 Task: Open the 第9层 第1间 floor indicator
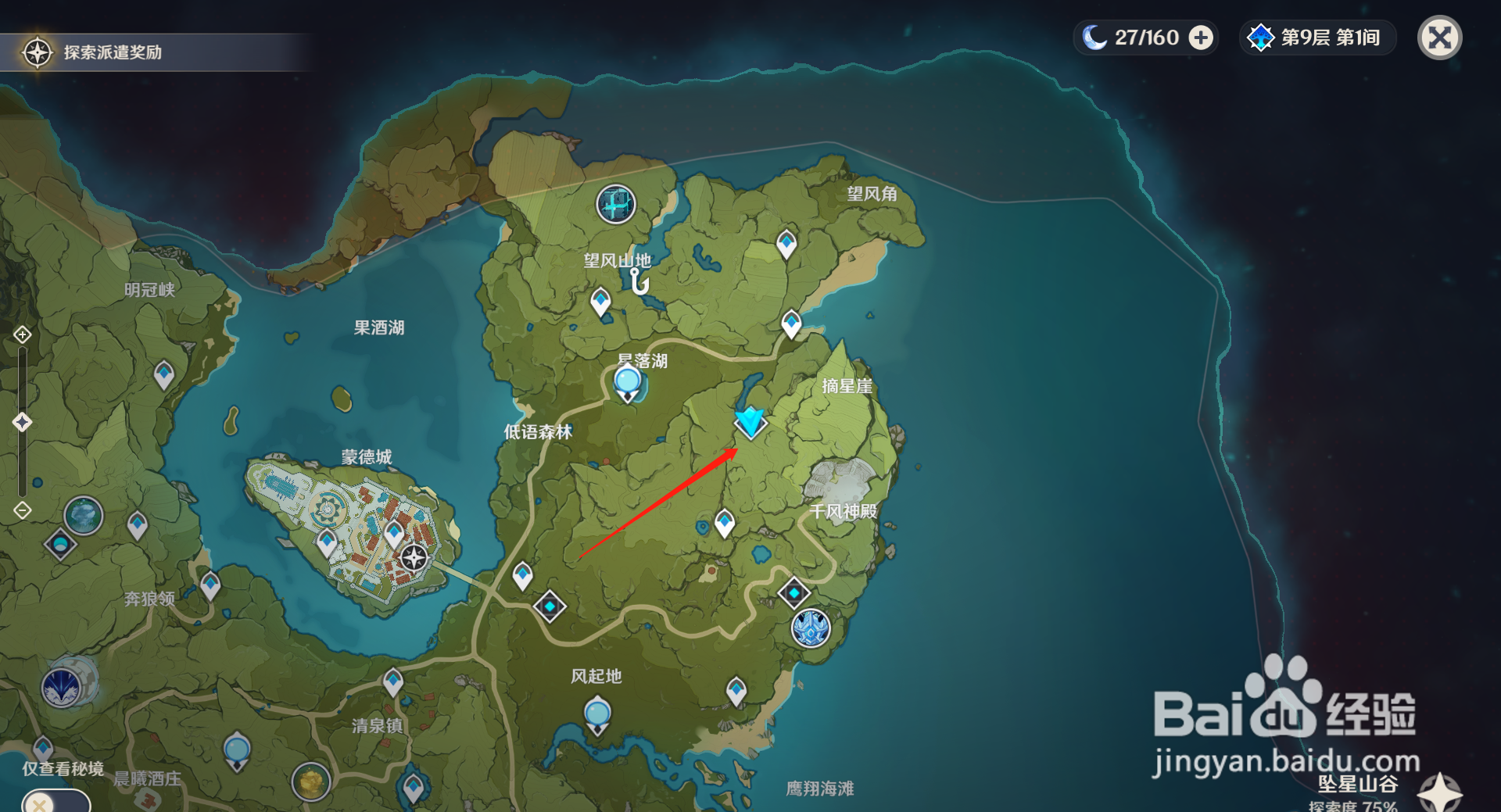click(x=1317, y=37)
